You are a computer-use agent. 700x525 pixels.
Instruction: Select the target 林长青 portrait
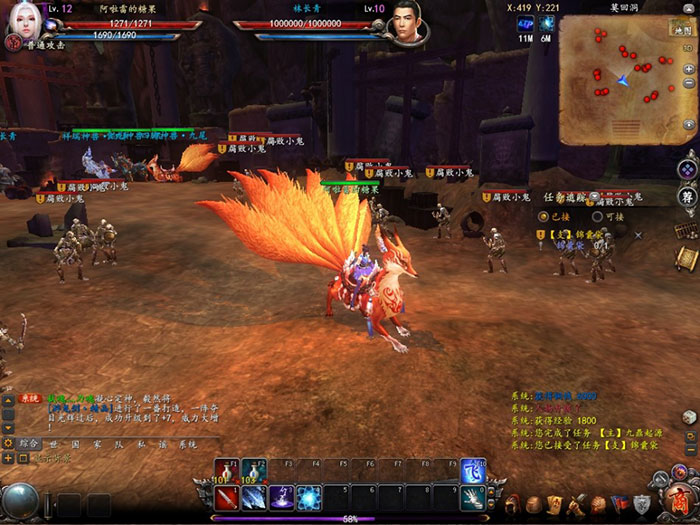coord(407,22)
